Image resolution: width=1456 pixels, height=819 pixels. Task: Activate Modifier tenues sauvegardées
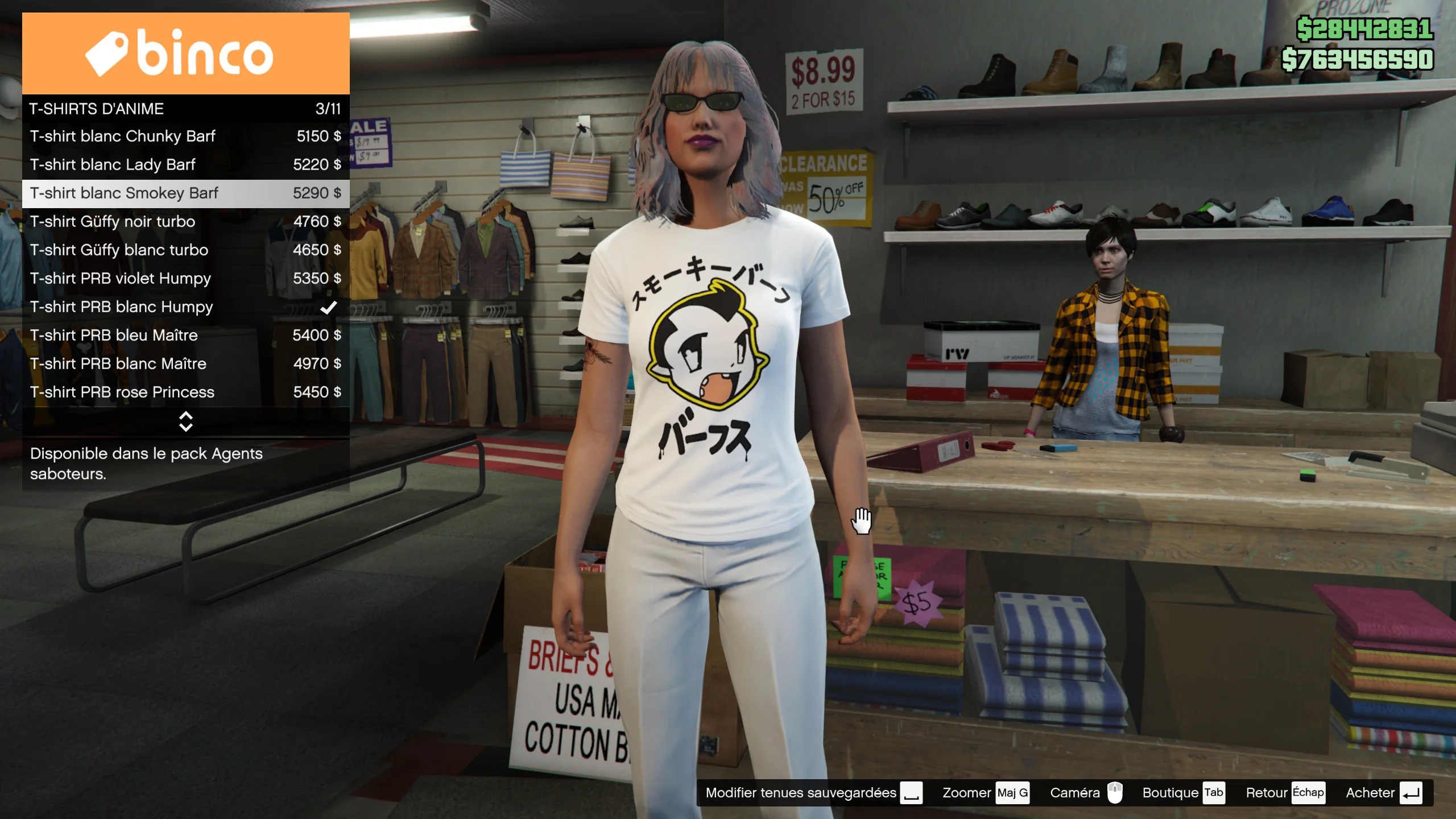click(x=813, y=793)
